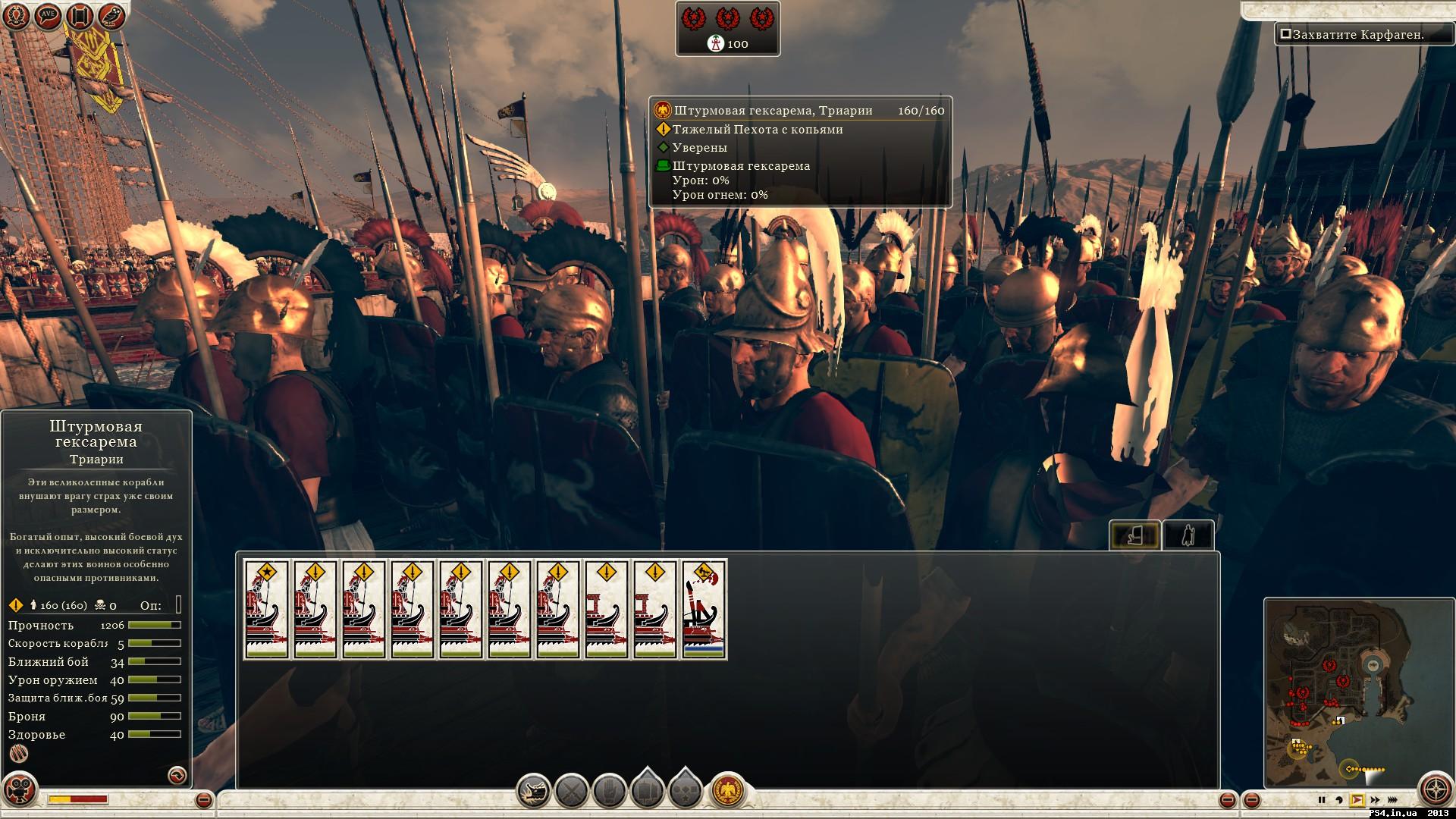Screen dimensions: 1456x819
Task: Pause the battle
Action: 1322,800
